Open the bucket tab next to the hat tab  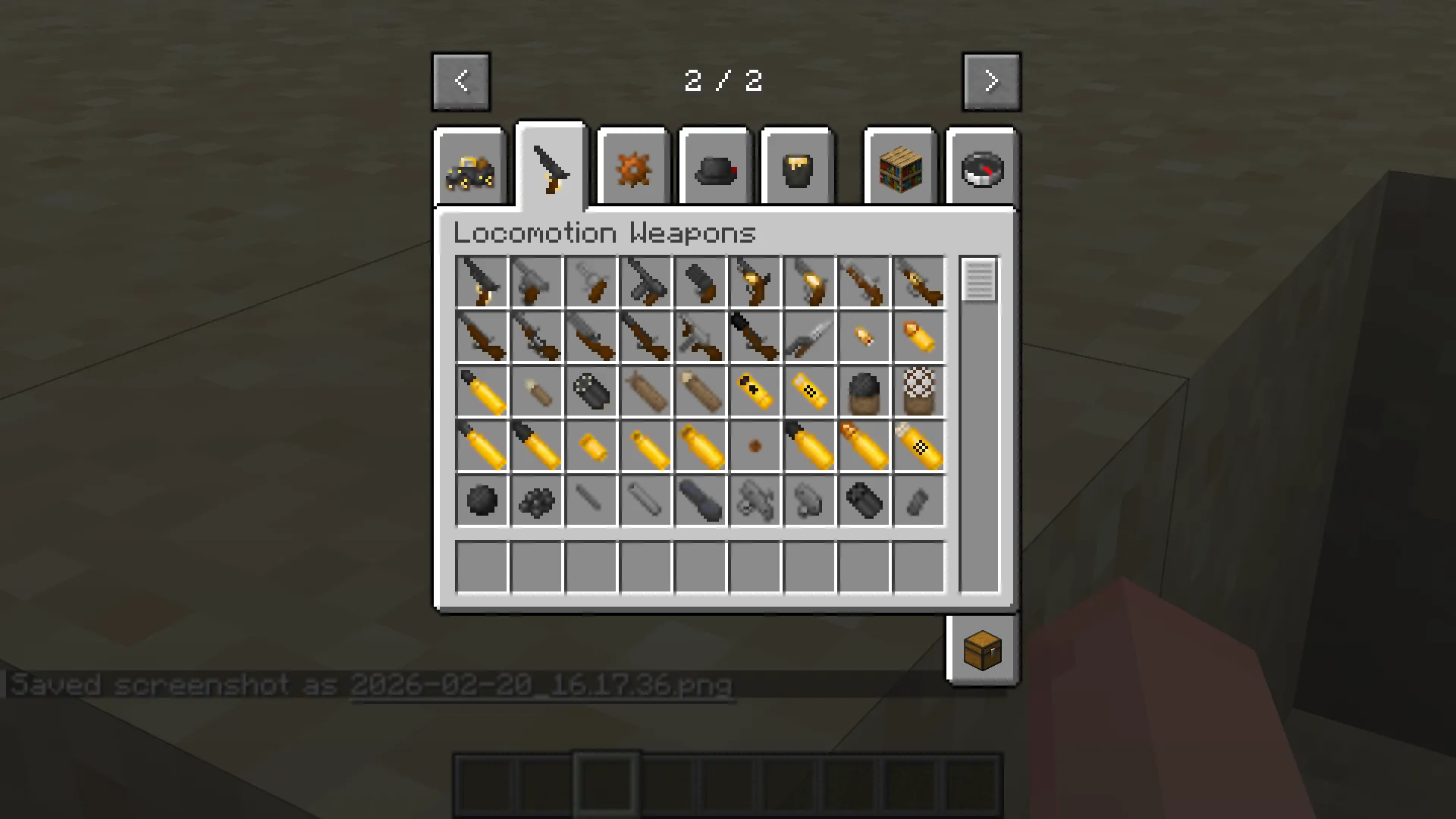coord(797,167)
